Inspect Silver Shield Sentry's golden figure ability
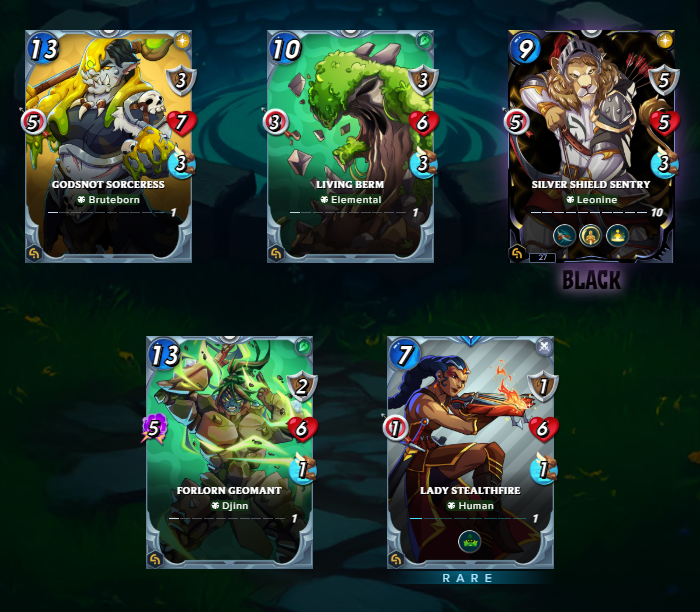Screen dimensions: 700x612 (592, 236)
